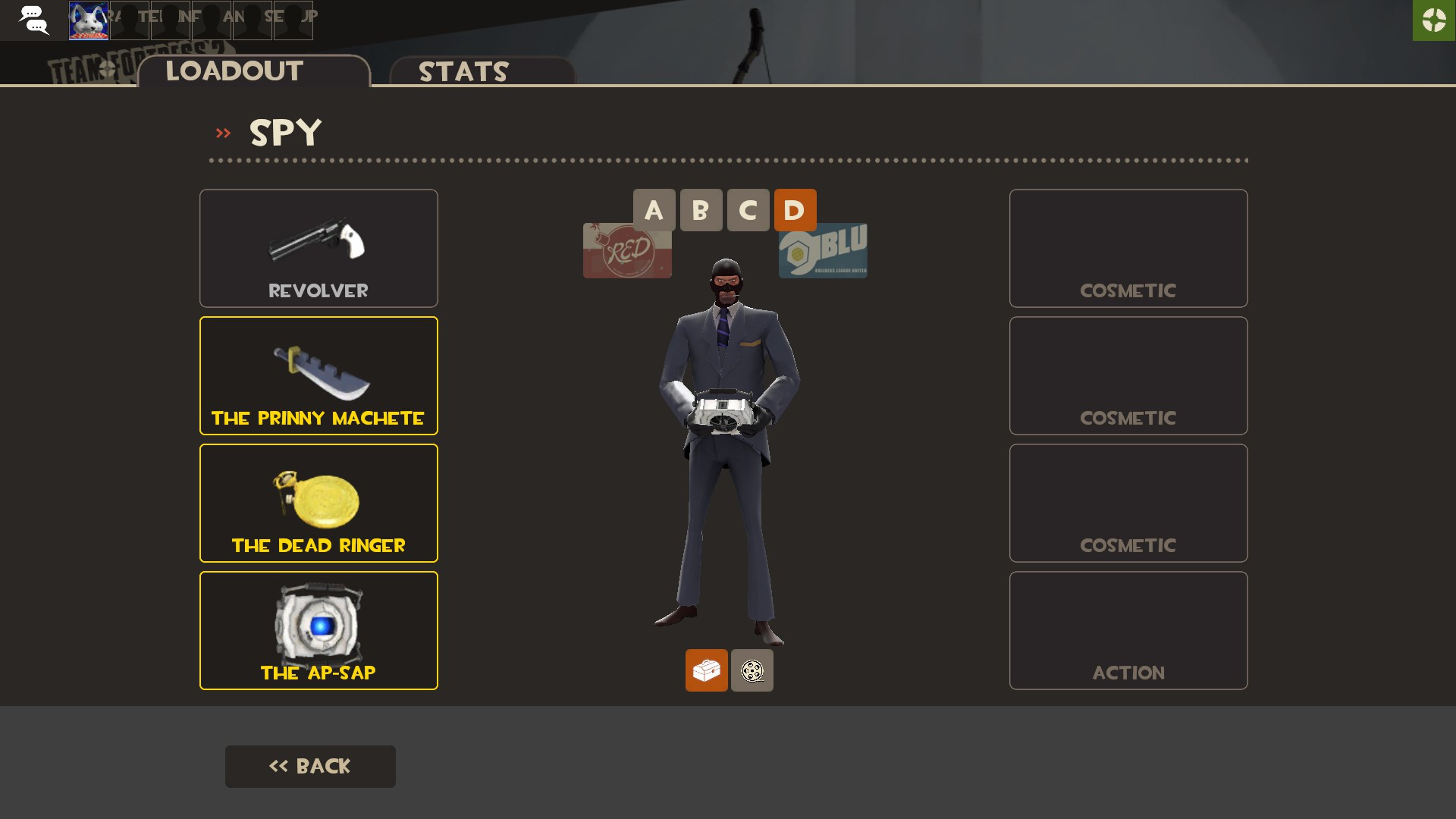Select The Prinny Machete melee slot
Screen dimensions: 1456x819
click(x=318, y=375)
